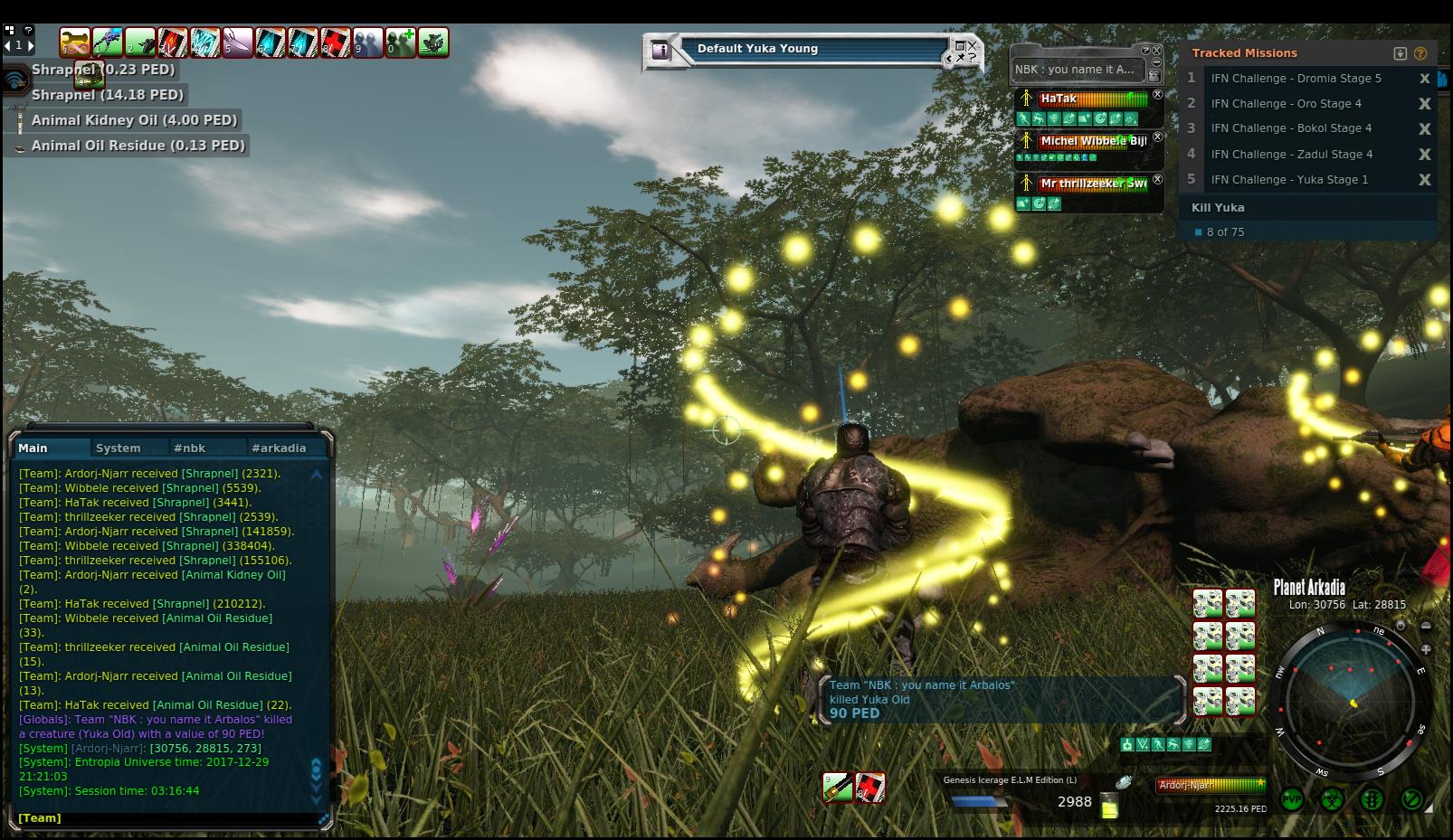This screenshot has width=1453, height=840.
Task: Go to the next action bar page
Action: [x=31, y=44]
